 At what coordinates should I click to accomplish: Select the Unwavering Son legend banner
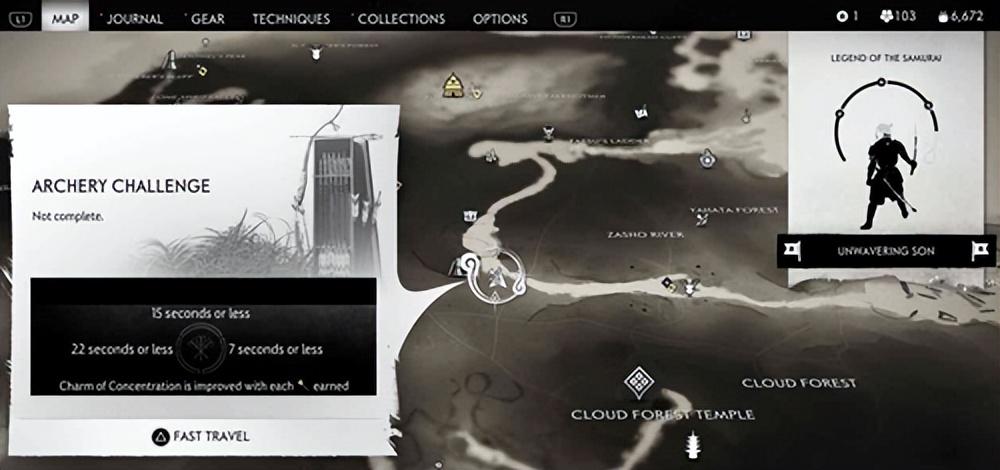pos(886,250)
